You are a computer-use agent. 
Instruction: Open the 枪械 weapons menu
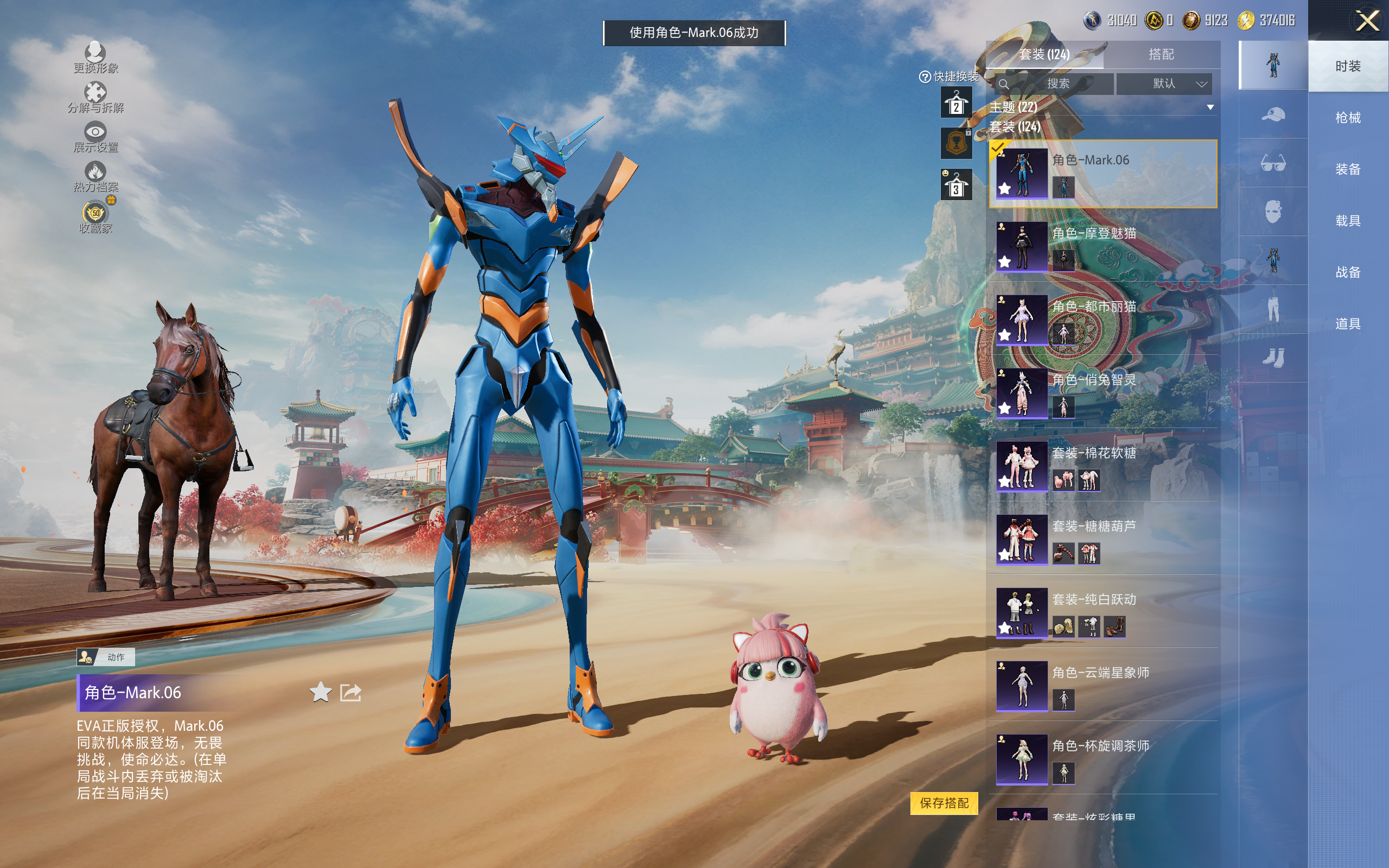pos(1347,118)
